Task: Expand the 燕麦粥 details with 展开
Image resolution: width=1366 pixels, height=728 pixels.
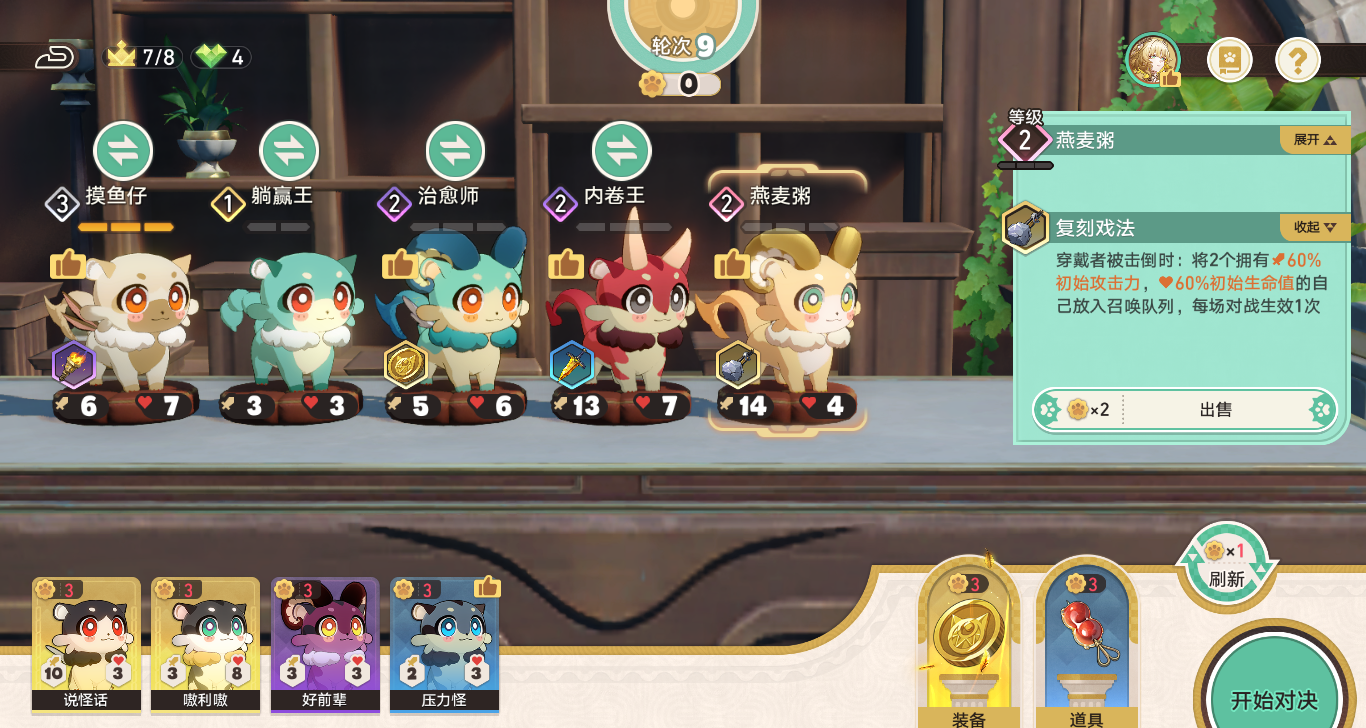Action: tap(1314, 140)
